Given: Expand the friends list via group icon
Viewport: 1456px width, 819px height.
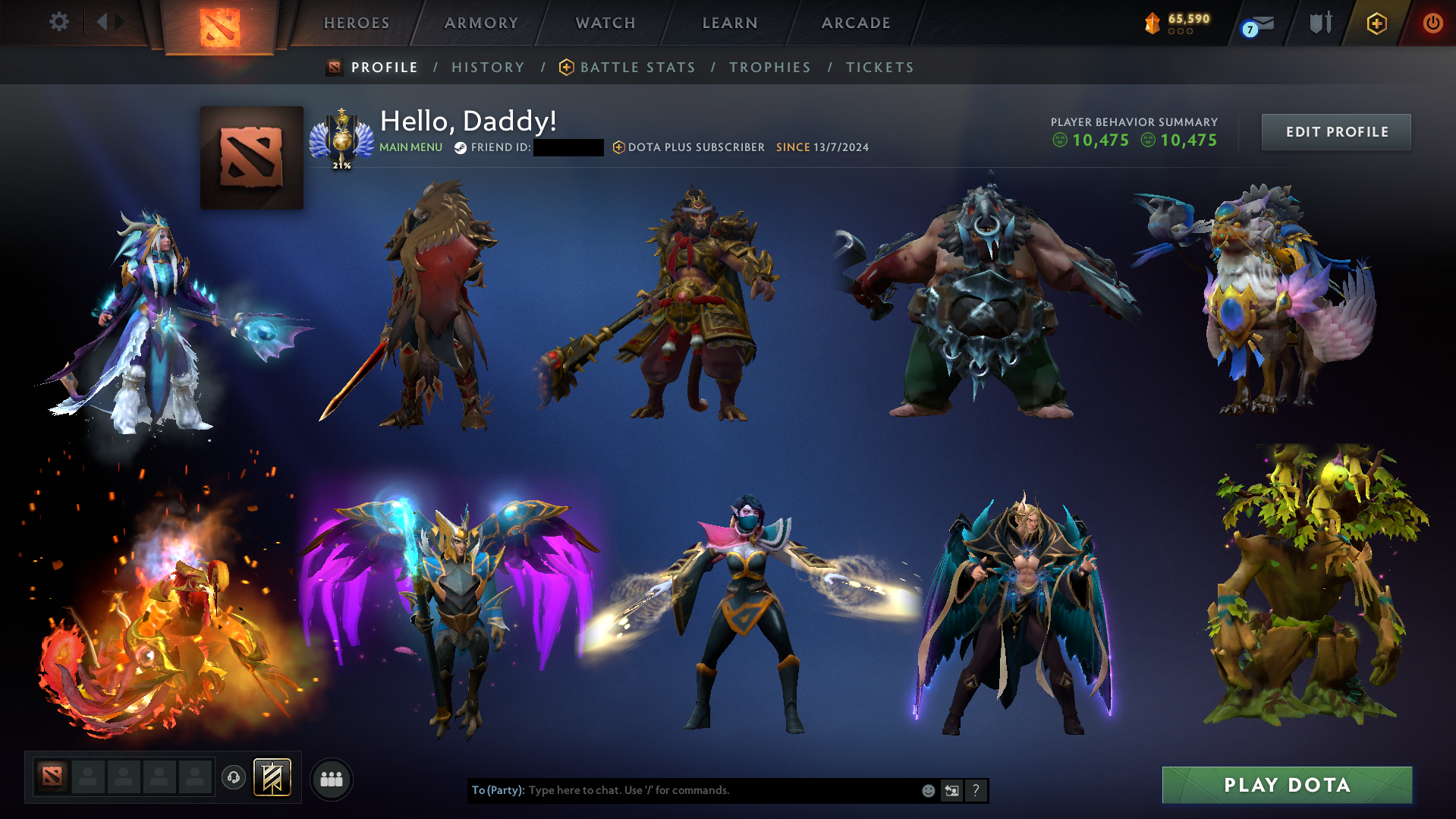Looking at the screenshot, I should coord(332,778).
